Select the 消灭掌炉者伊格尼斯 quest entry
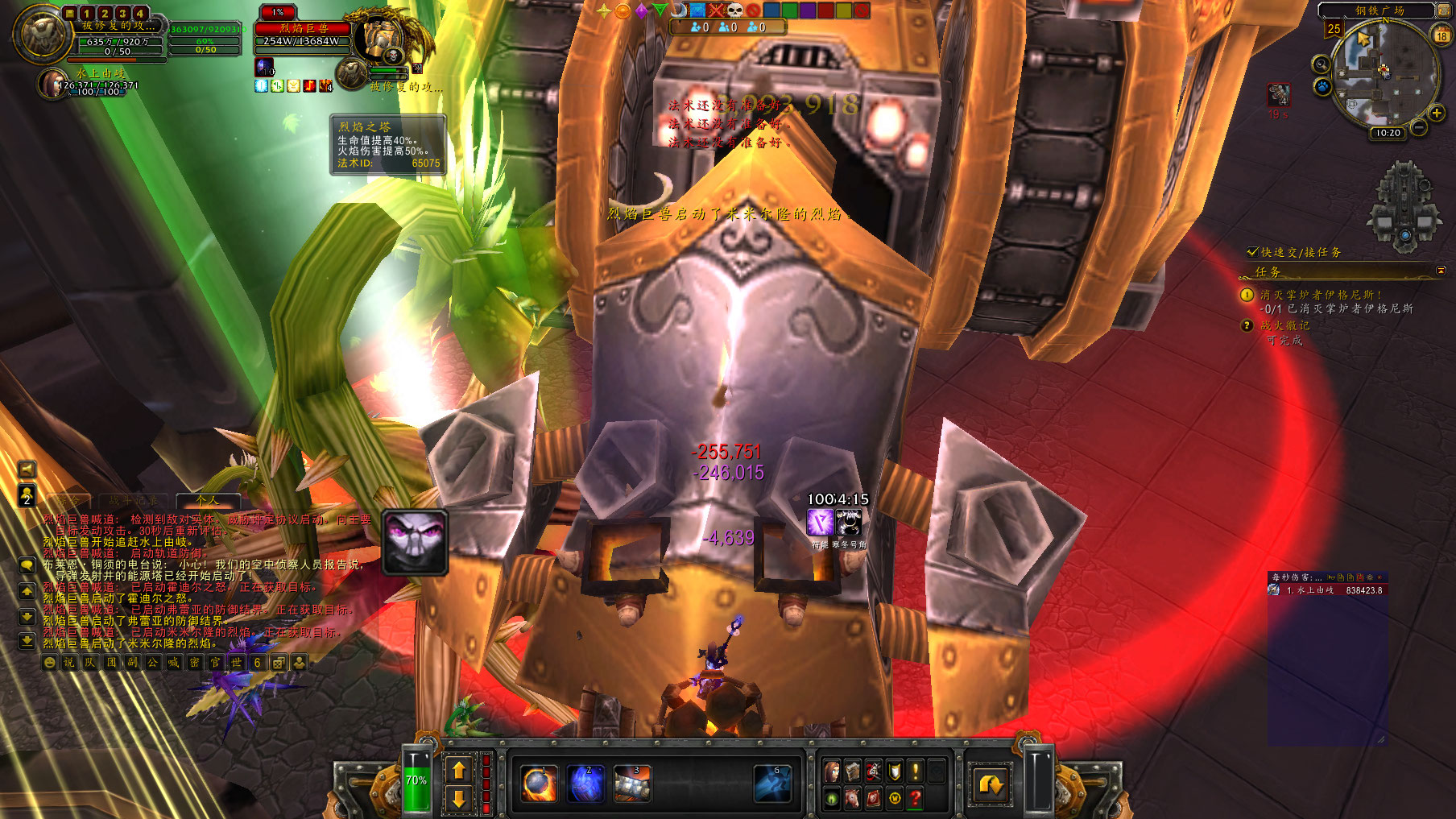 click(1321, 295)
